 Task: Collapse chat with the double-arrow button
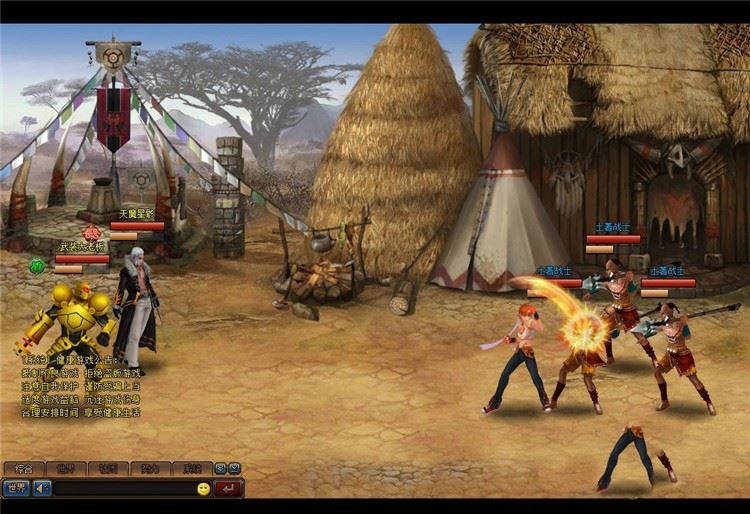tap(221, 468)
